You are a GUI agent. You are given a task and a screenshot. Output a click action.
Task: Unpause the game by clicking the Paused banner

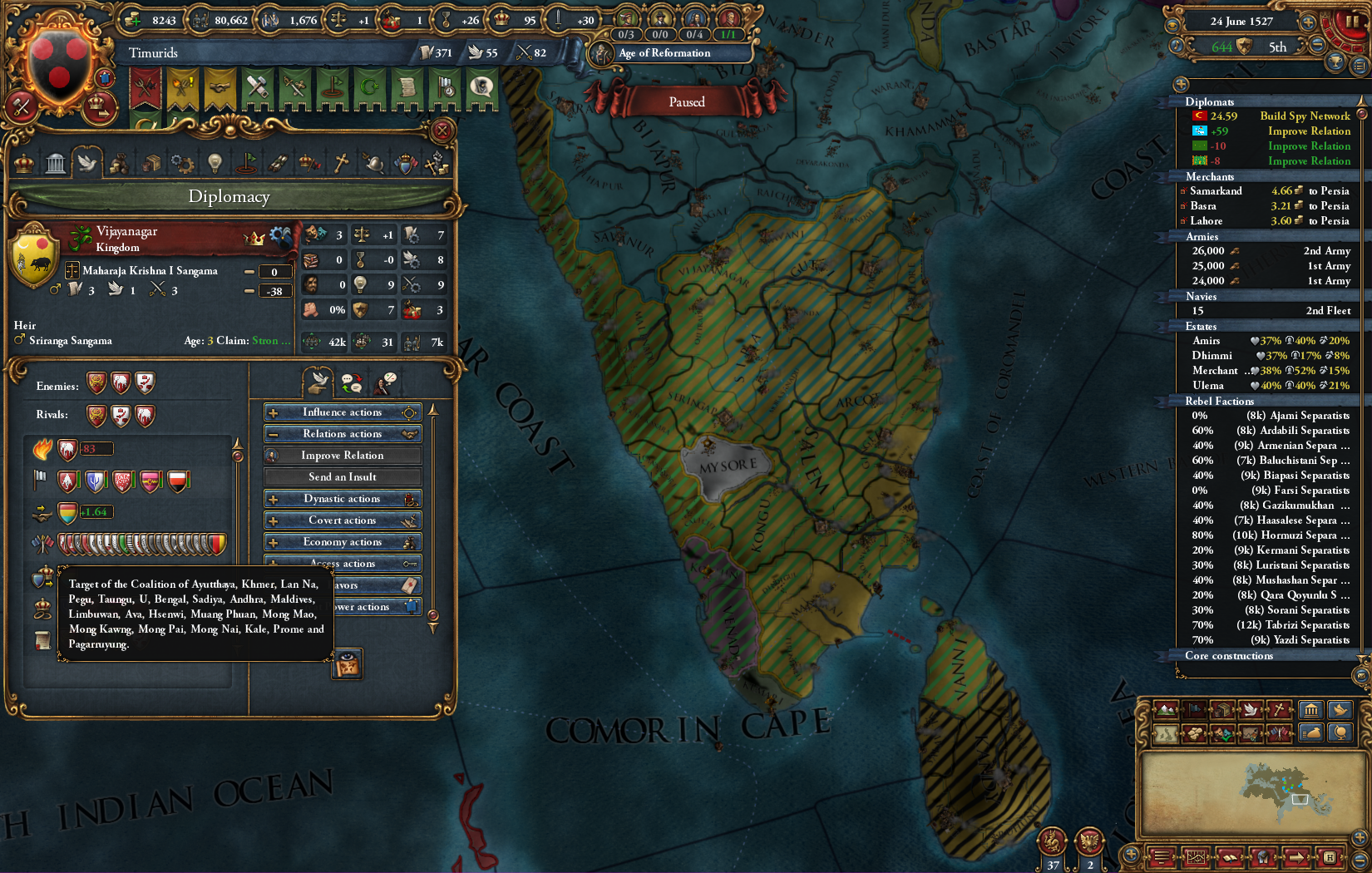pyautogui.click(x=686, y=101)
